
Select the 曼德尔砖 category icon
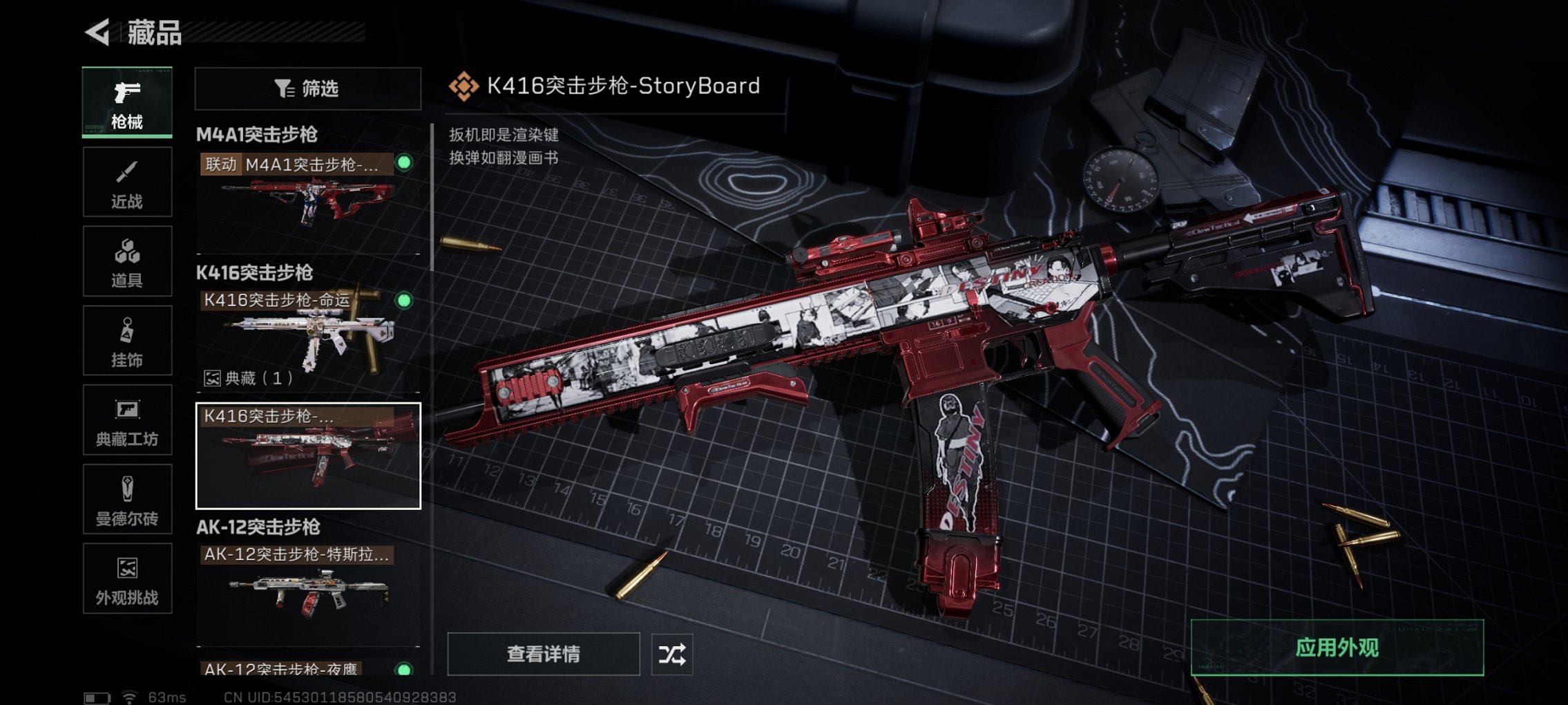pyautogui.click(x=126, y=500)
